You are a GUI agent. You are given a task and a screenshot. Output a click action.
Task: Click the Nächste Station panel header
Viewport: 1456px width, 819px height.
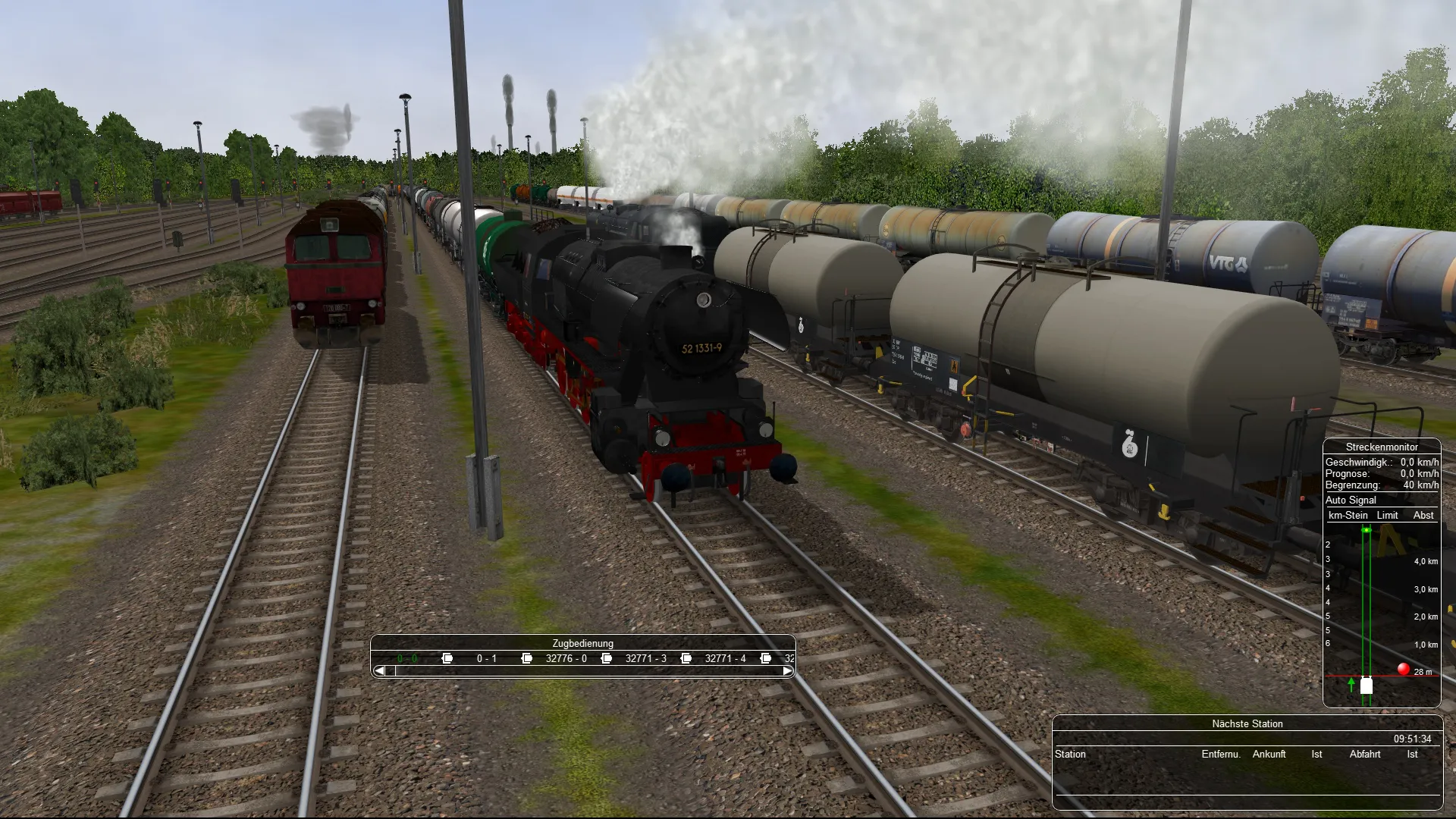click(1247, 723)
